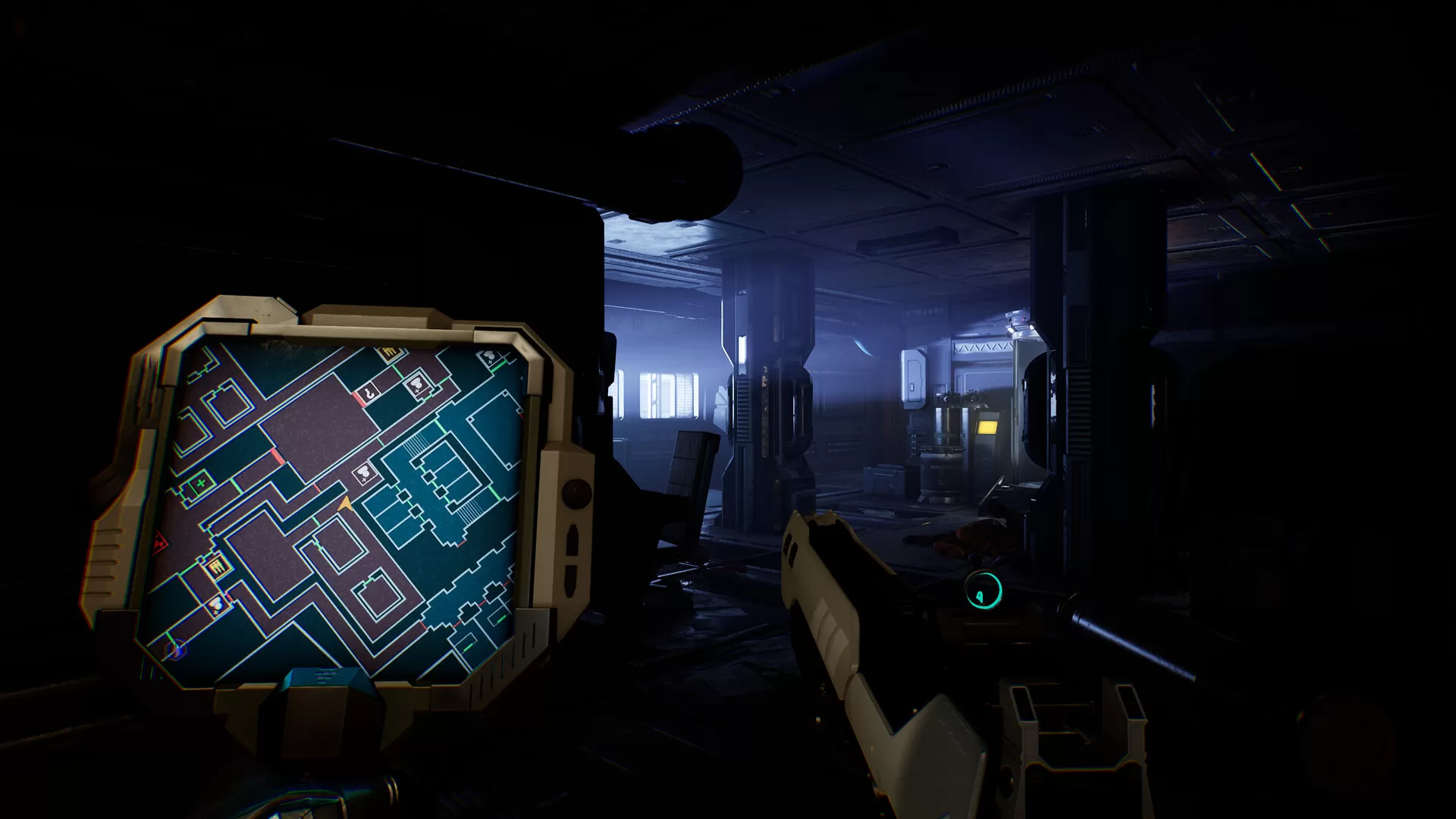The height and width of the screenshot is (819, 1456).
Task: Select the green medical cross icon on the map
Action: click(x=199, y=483)
